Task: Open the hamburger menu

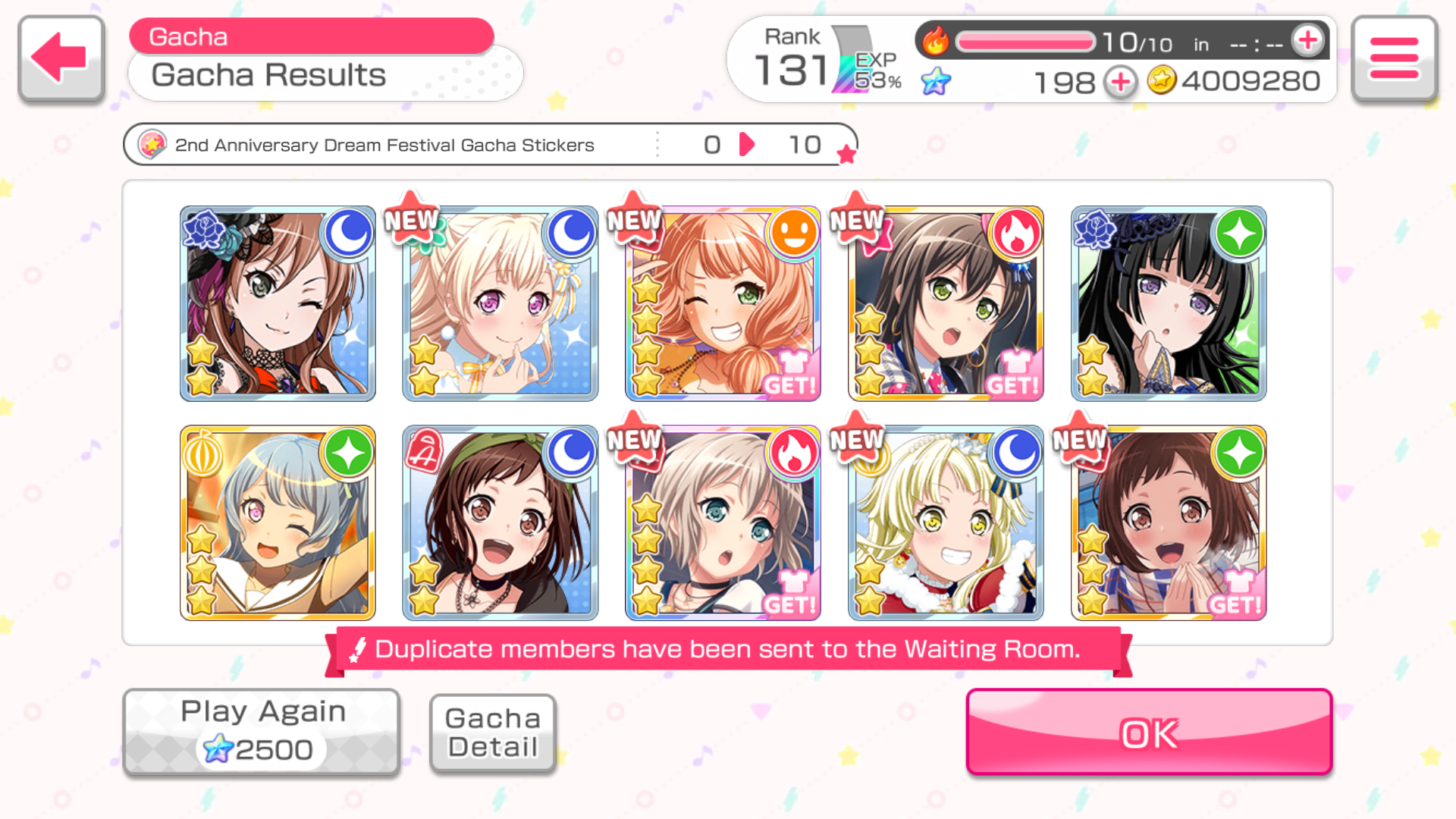Action: (x=1394, y=58)
